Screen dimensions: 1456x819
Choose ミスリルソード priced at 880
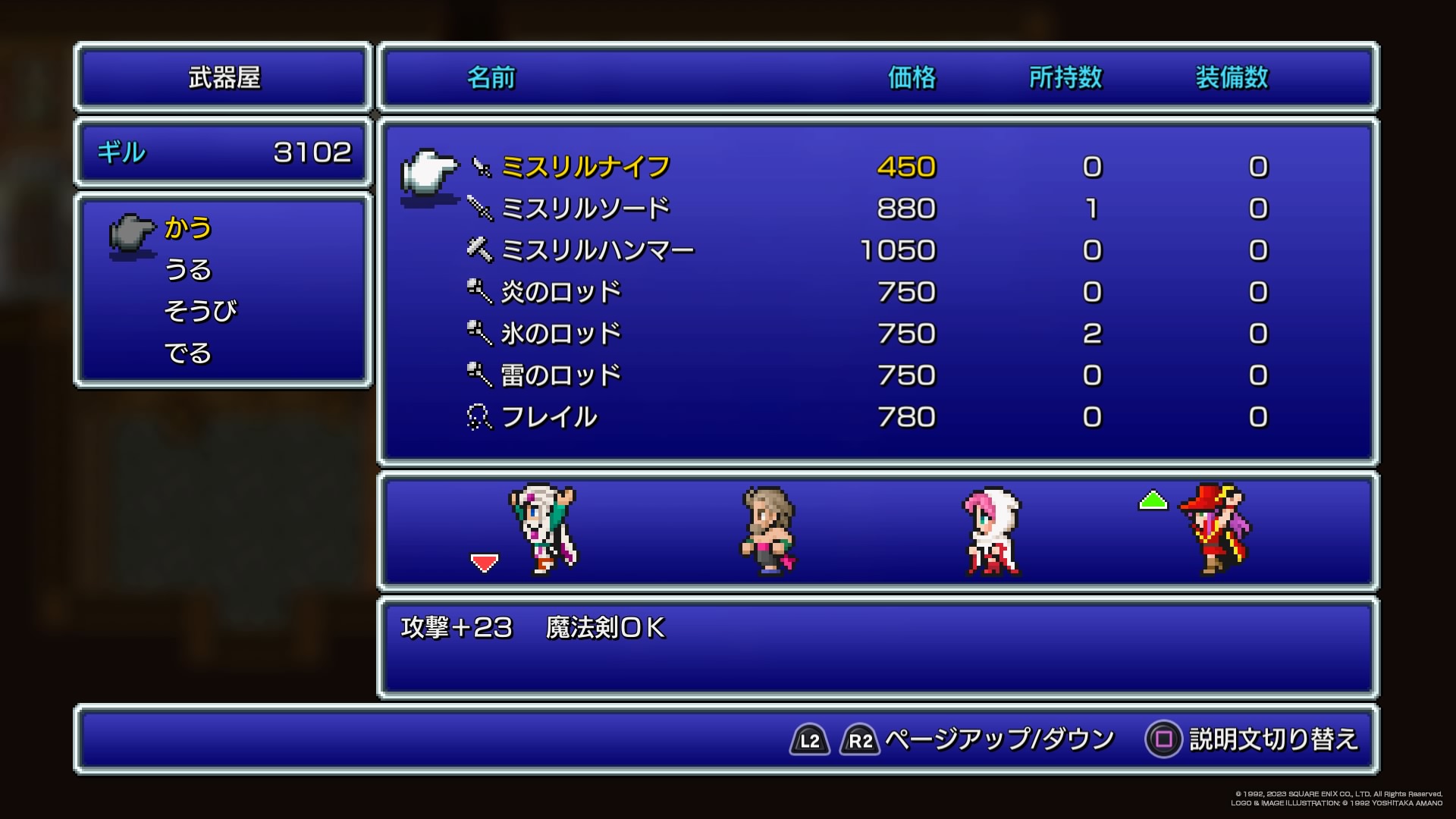585,209
